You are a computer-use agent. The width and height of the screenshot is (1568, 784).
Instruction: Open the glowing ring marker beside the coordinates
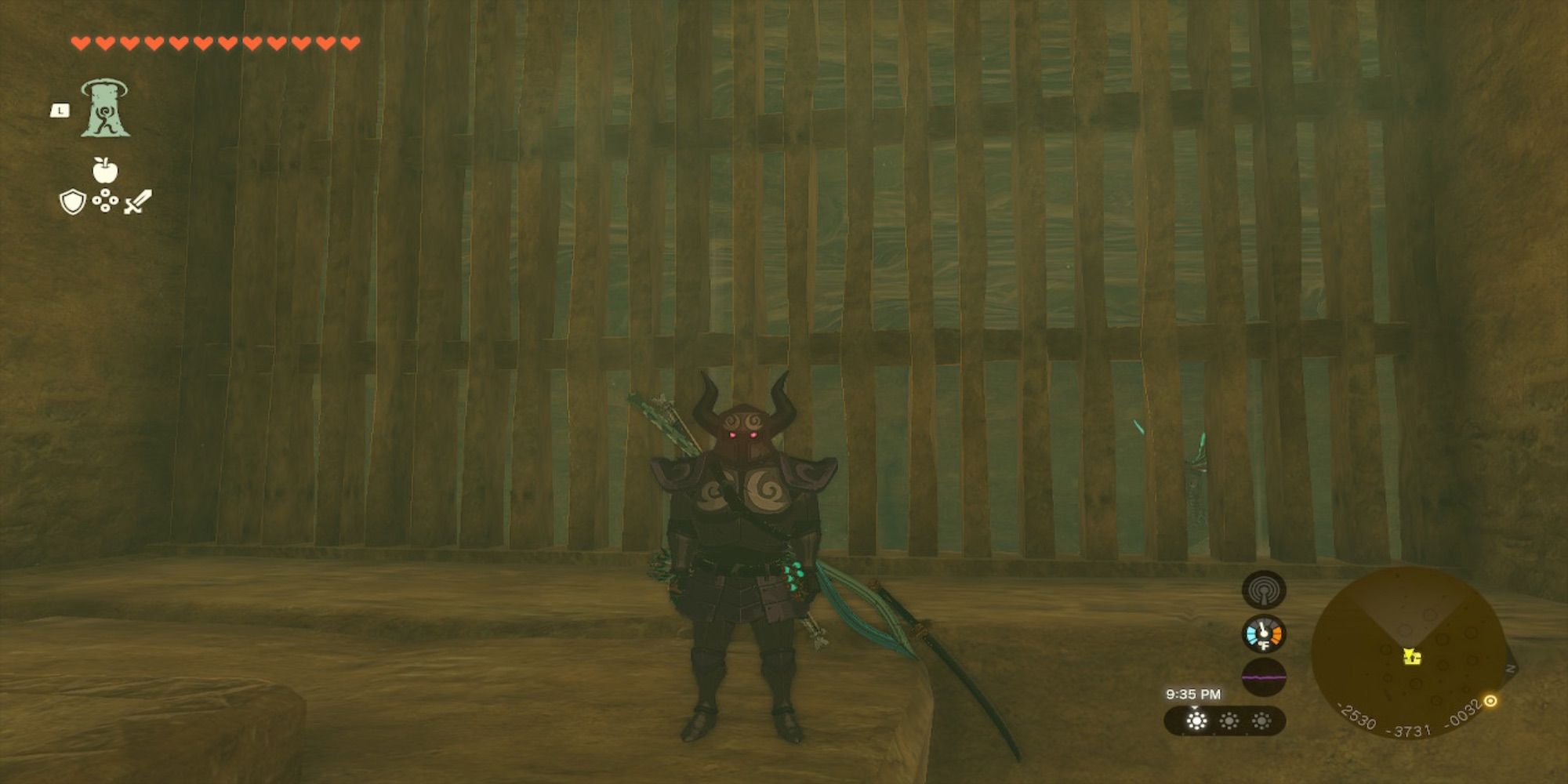click(1490, 701)
